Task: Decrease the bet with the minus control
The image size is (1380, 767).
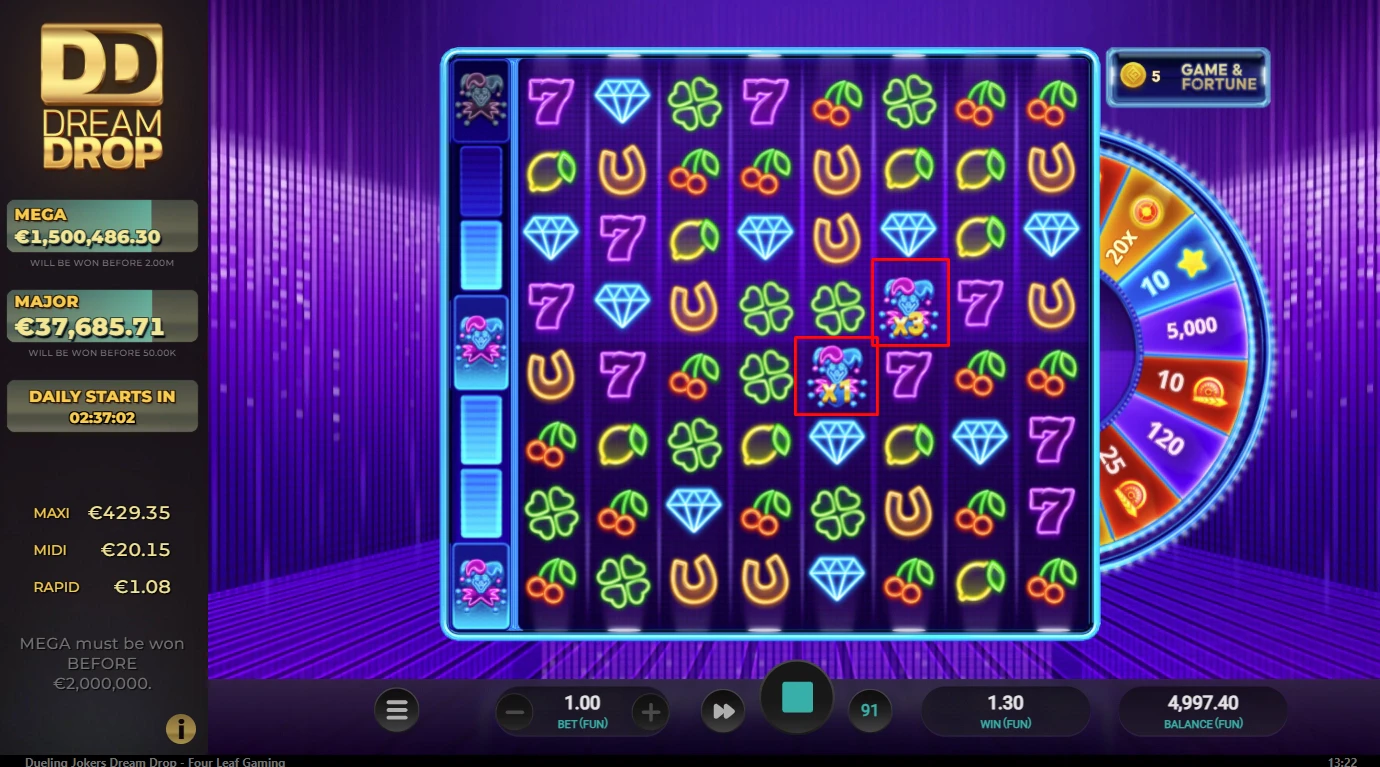Action: pyautogui.click(x=515, y=710)
